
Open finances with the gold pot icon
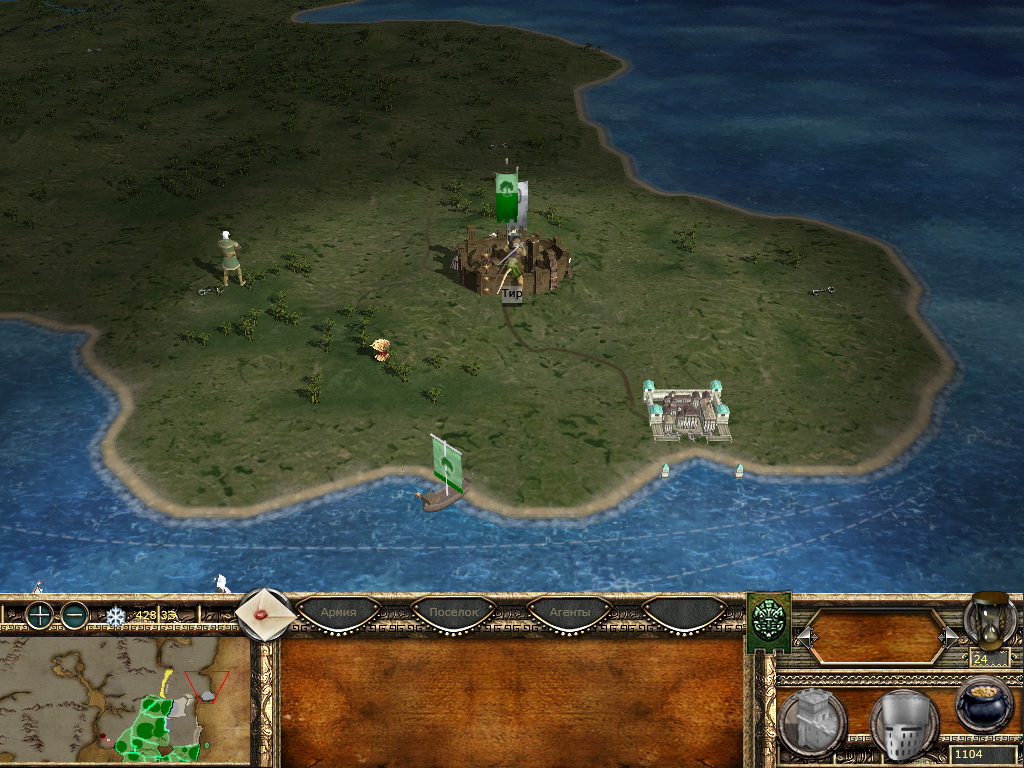(x=984, y=703)
